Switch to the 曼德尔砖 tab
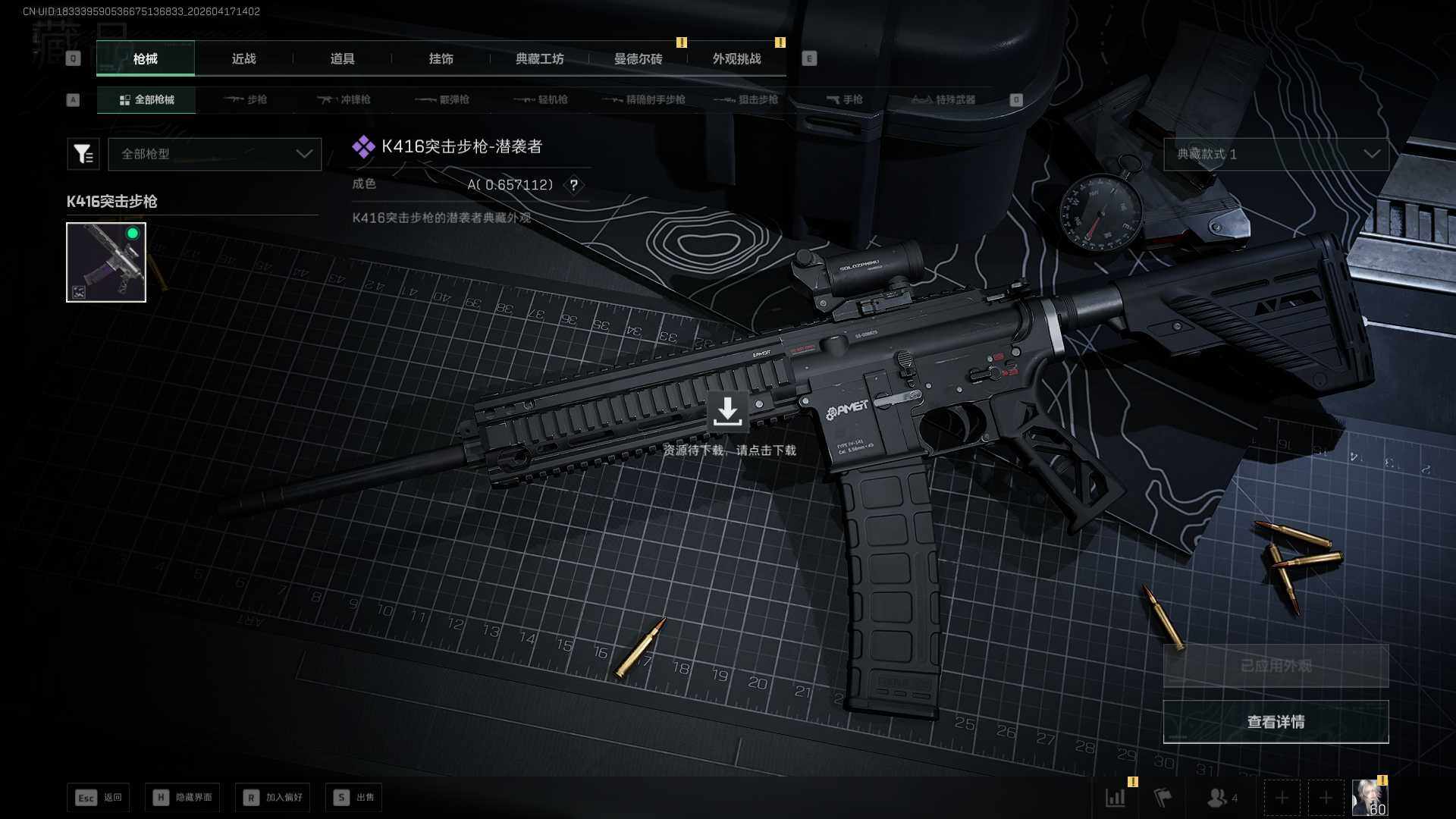The image size is (1456, 819). (638, 58)
